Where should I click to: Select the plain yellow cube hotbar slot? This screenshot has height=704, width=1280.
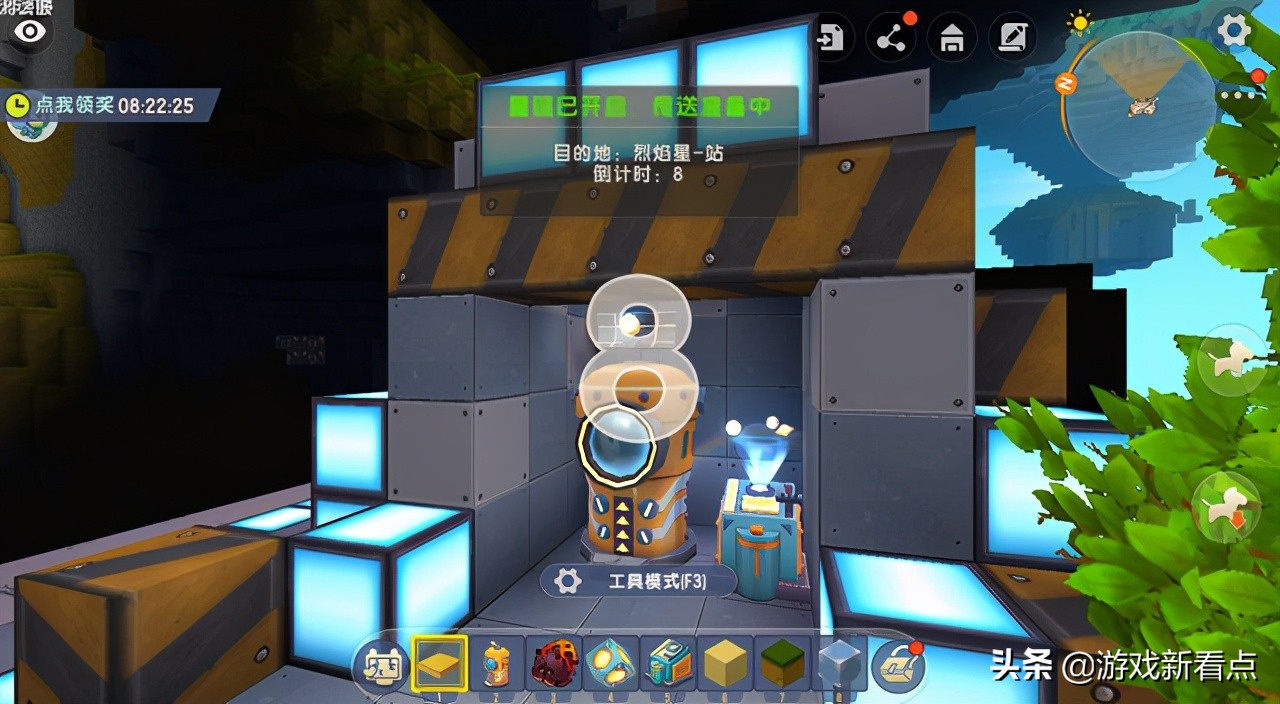tap(725, 664)
